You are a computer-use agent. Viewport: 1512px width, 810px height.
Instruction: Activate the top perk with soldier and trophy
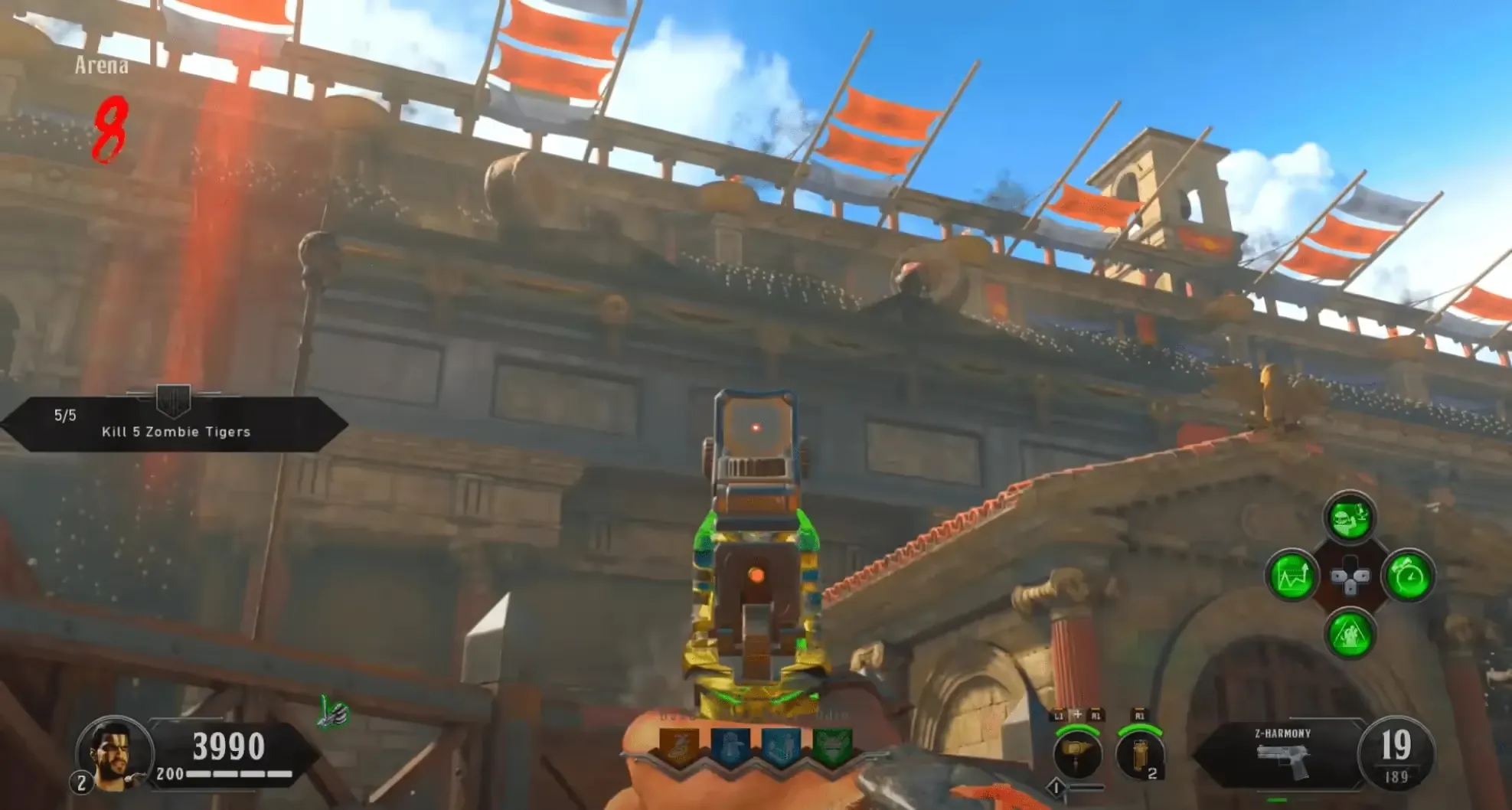tap(1349, 518)
